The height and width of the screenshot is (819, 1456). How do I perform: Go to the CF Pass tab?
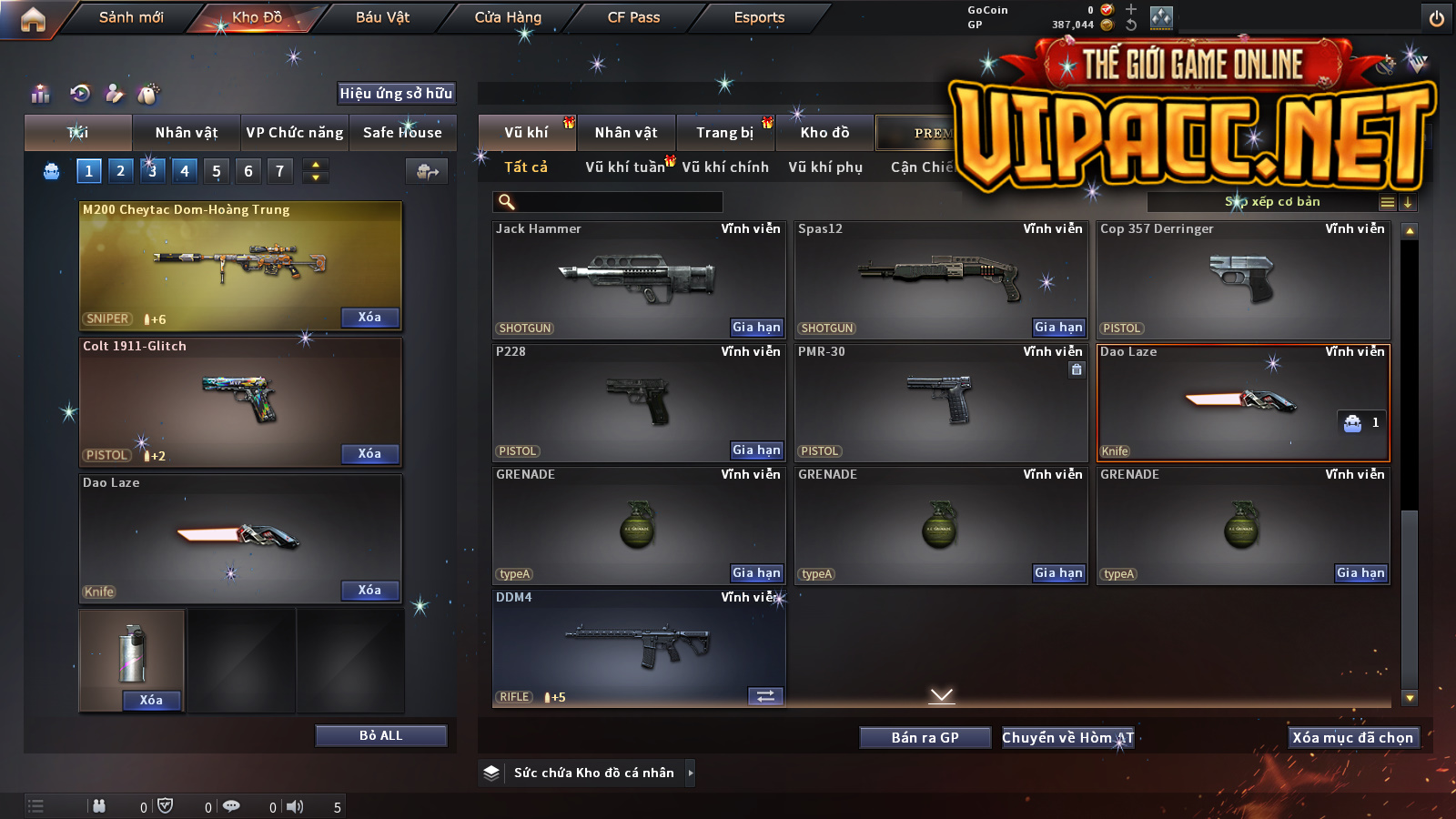(633, 17)
